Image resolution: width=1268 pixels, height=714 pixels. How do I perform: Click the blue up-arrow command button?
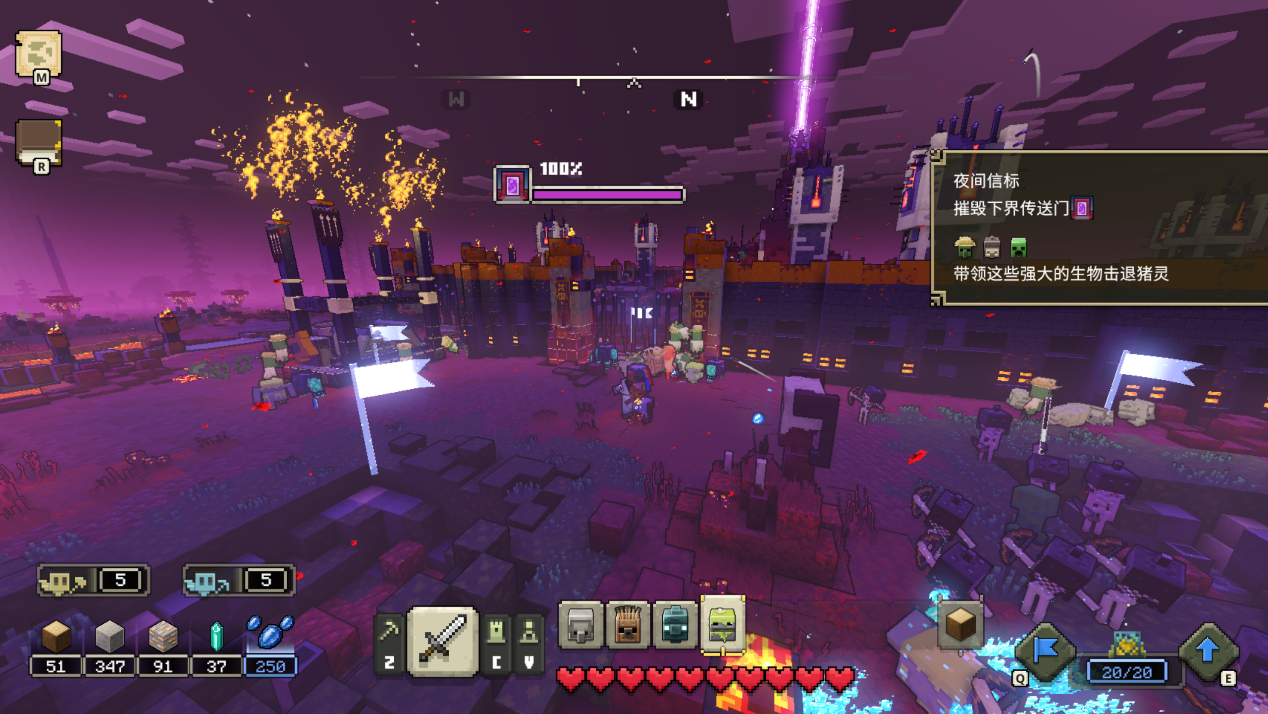(1207, 651)
